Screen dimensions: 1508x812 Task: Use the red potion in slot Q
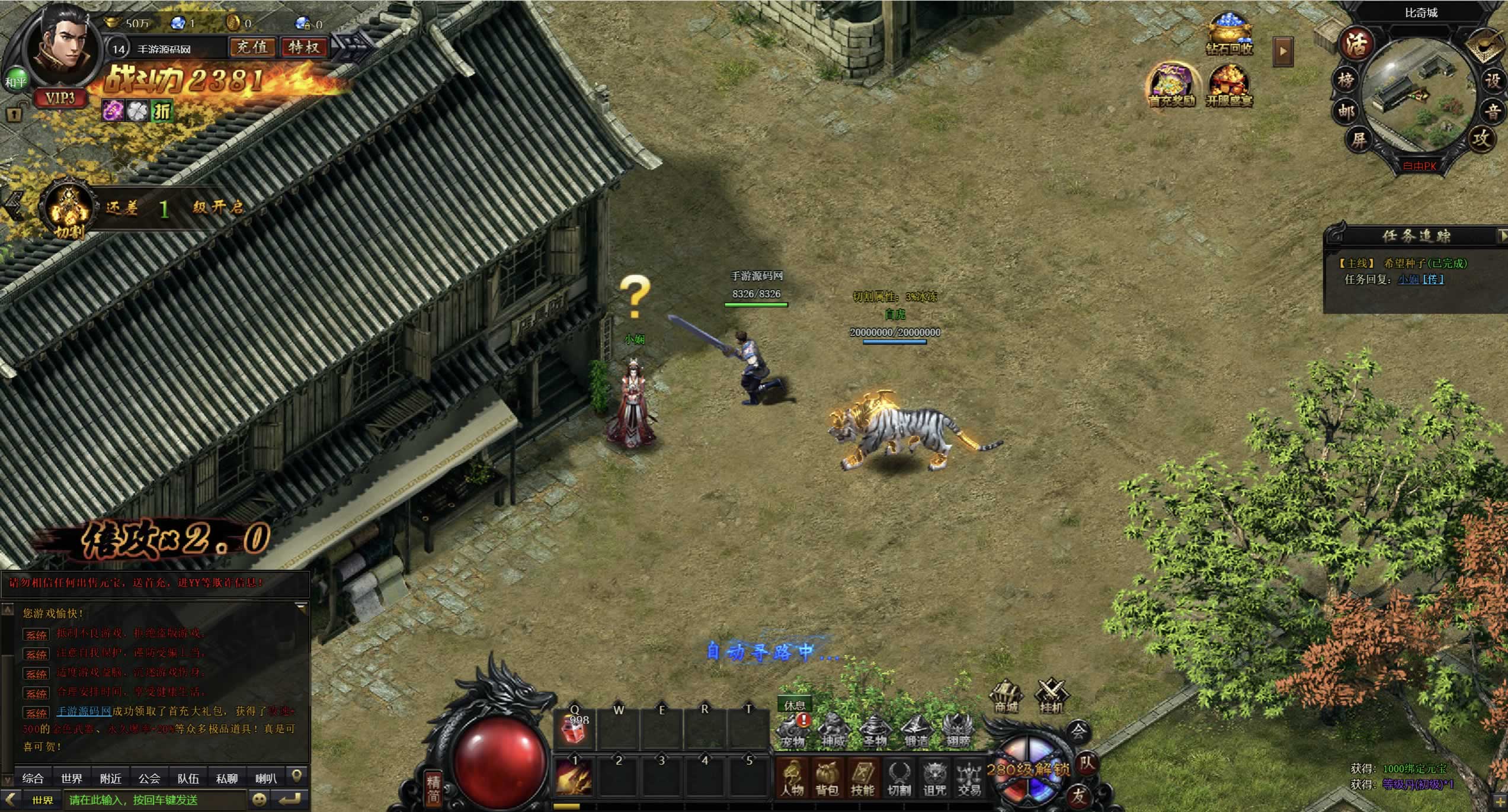574,729
